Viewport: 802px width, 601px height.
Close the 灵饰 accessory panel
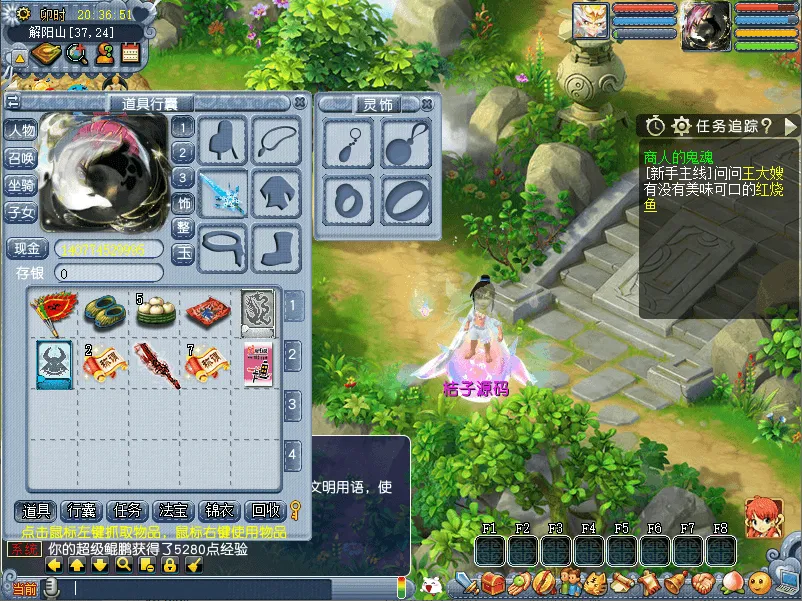[427, 104]
